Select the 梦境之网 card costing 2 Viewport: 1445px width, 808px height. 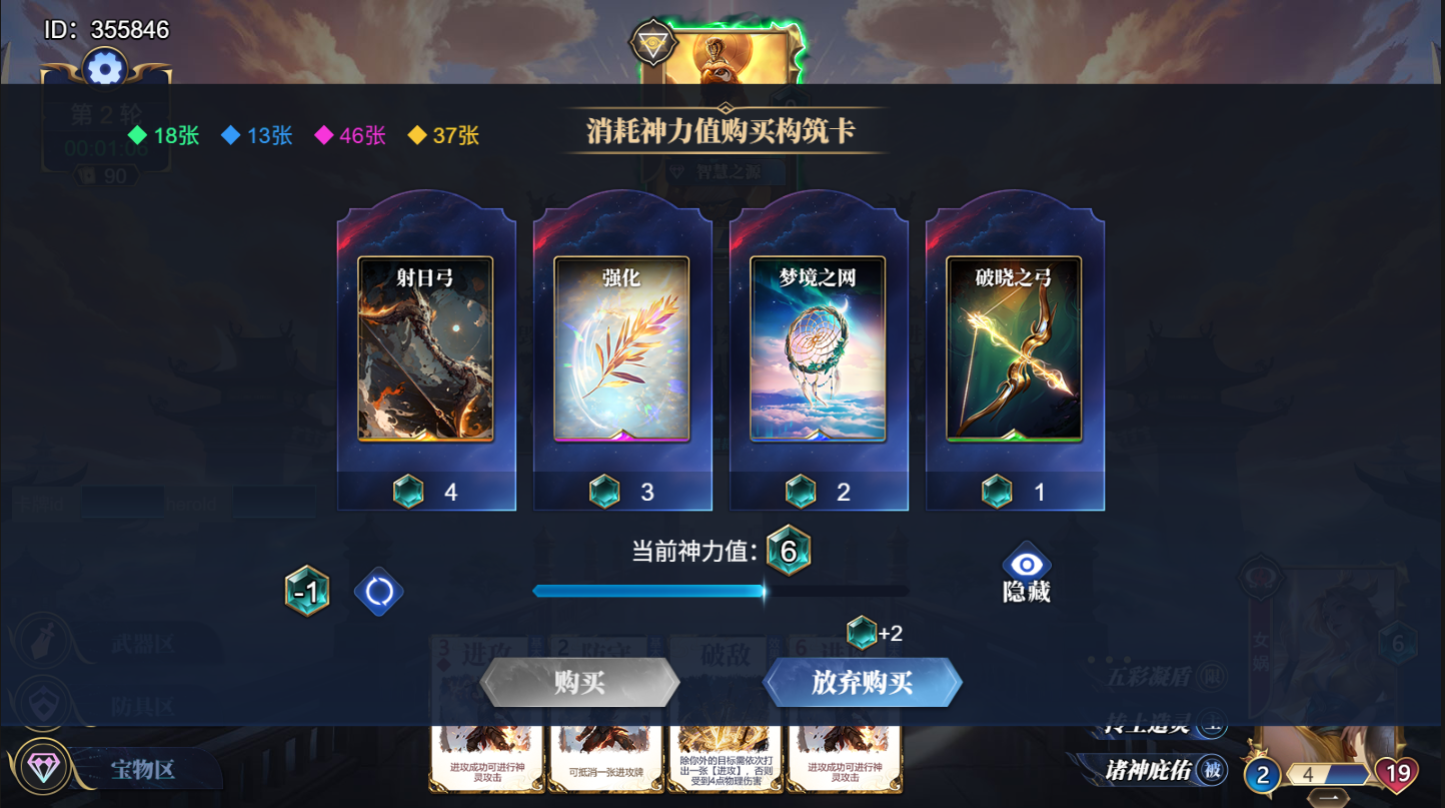(819, 350)
